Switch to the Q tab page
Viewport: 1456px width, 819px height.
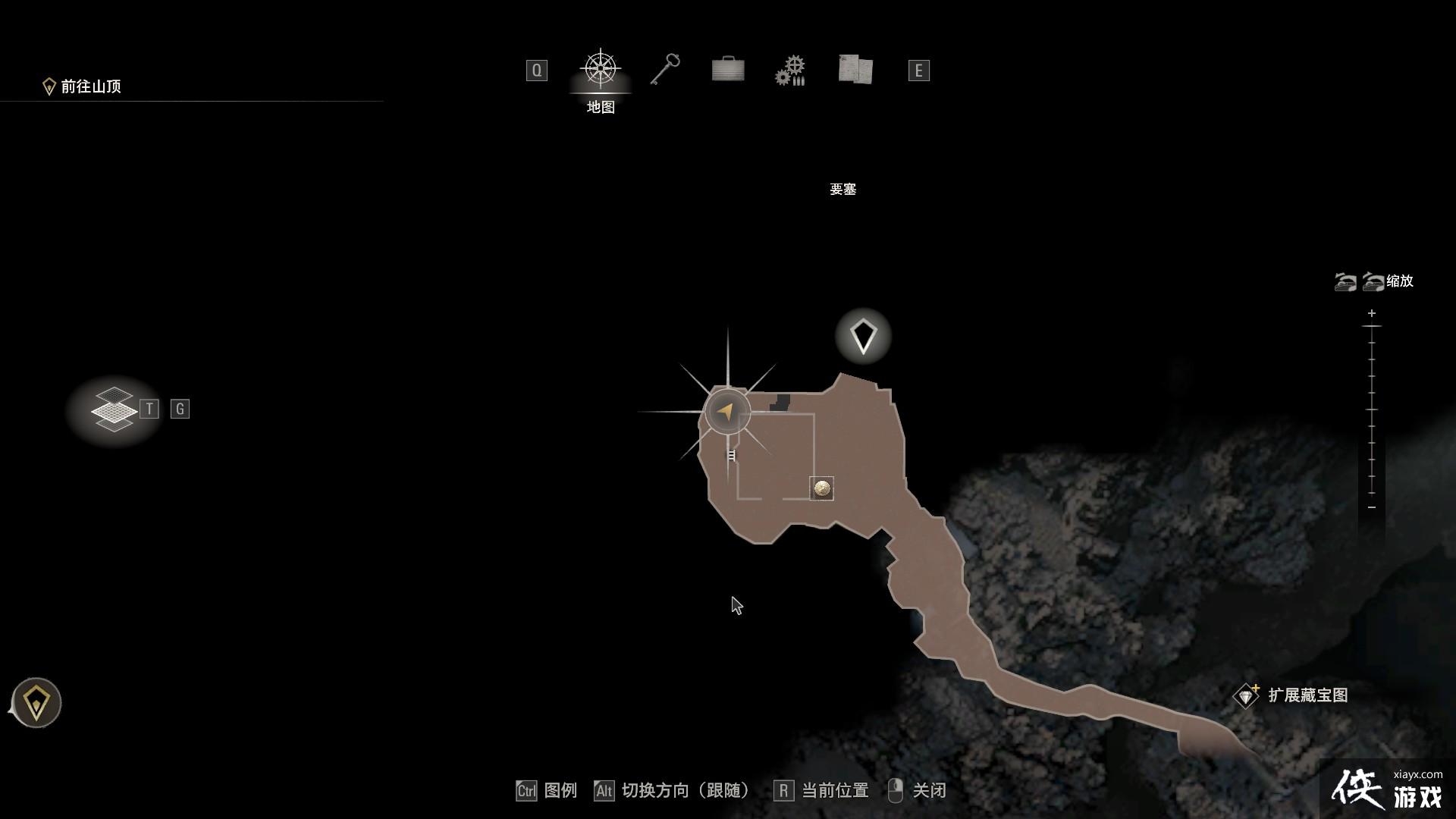pos(538,70)
